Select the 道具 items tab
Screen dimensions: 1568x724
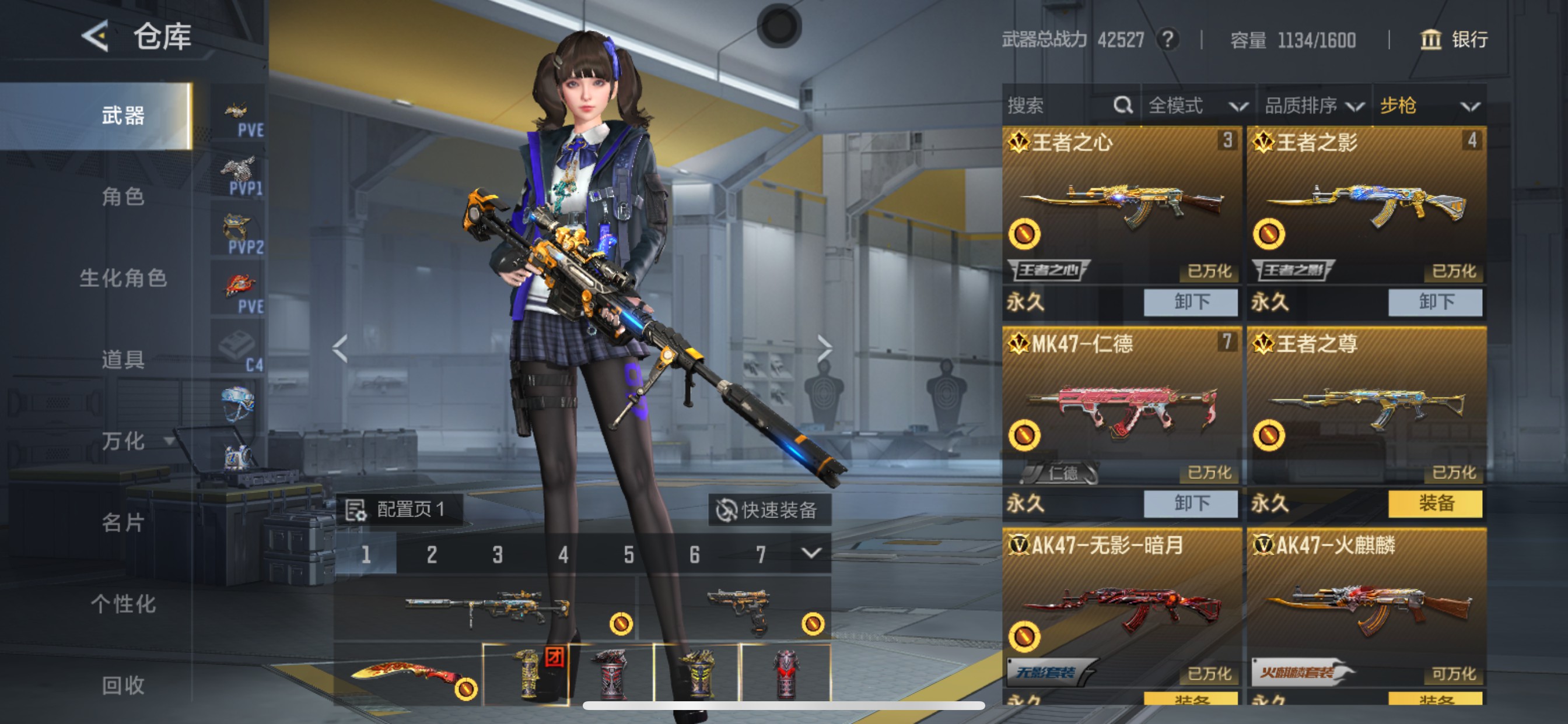[x=123, y=360]
